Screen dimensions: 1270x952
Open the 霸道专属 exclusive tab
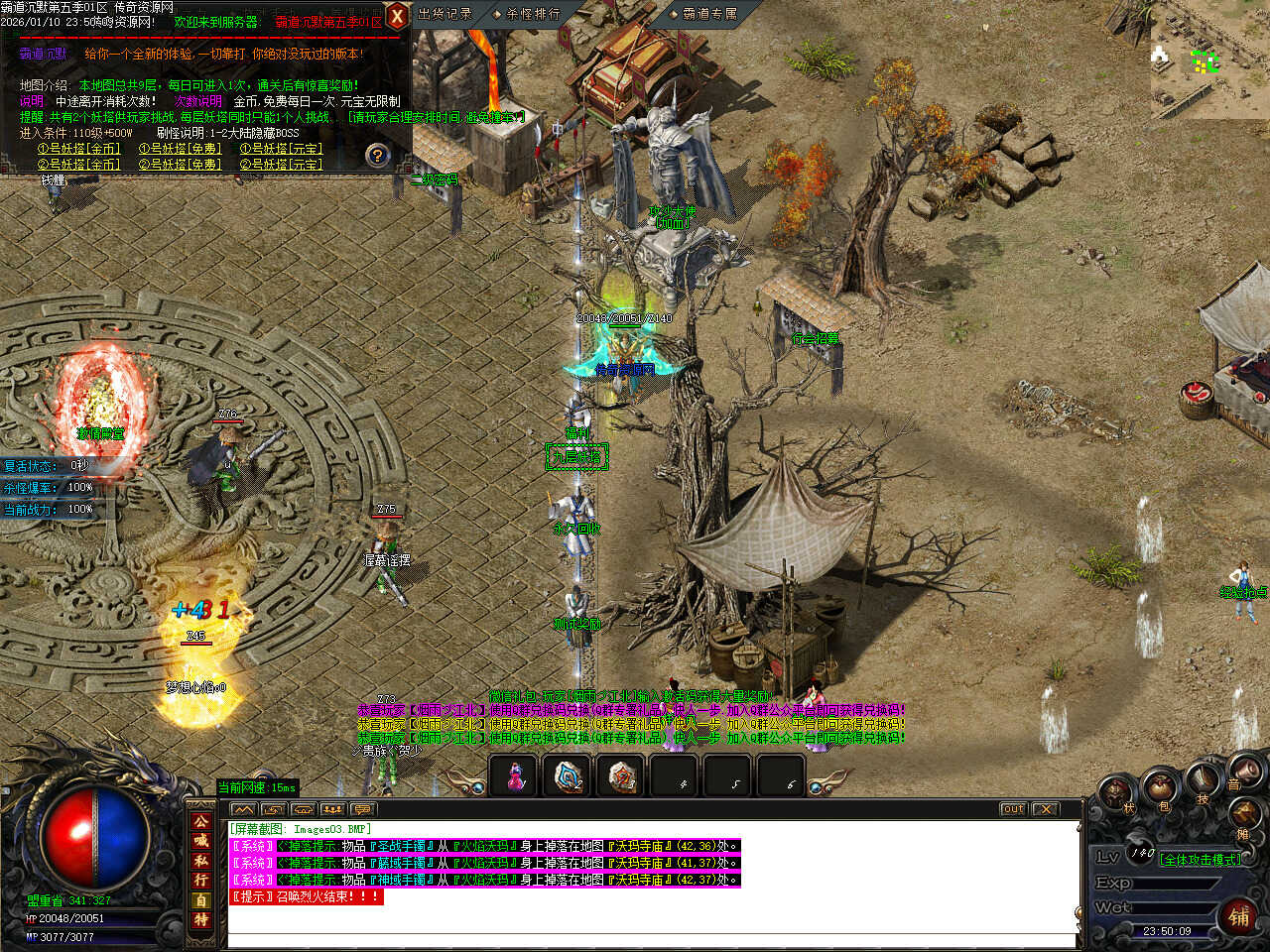(x=708, y=14)
